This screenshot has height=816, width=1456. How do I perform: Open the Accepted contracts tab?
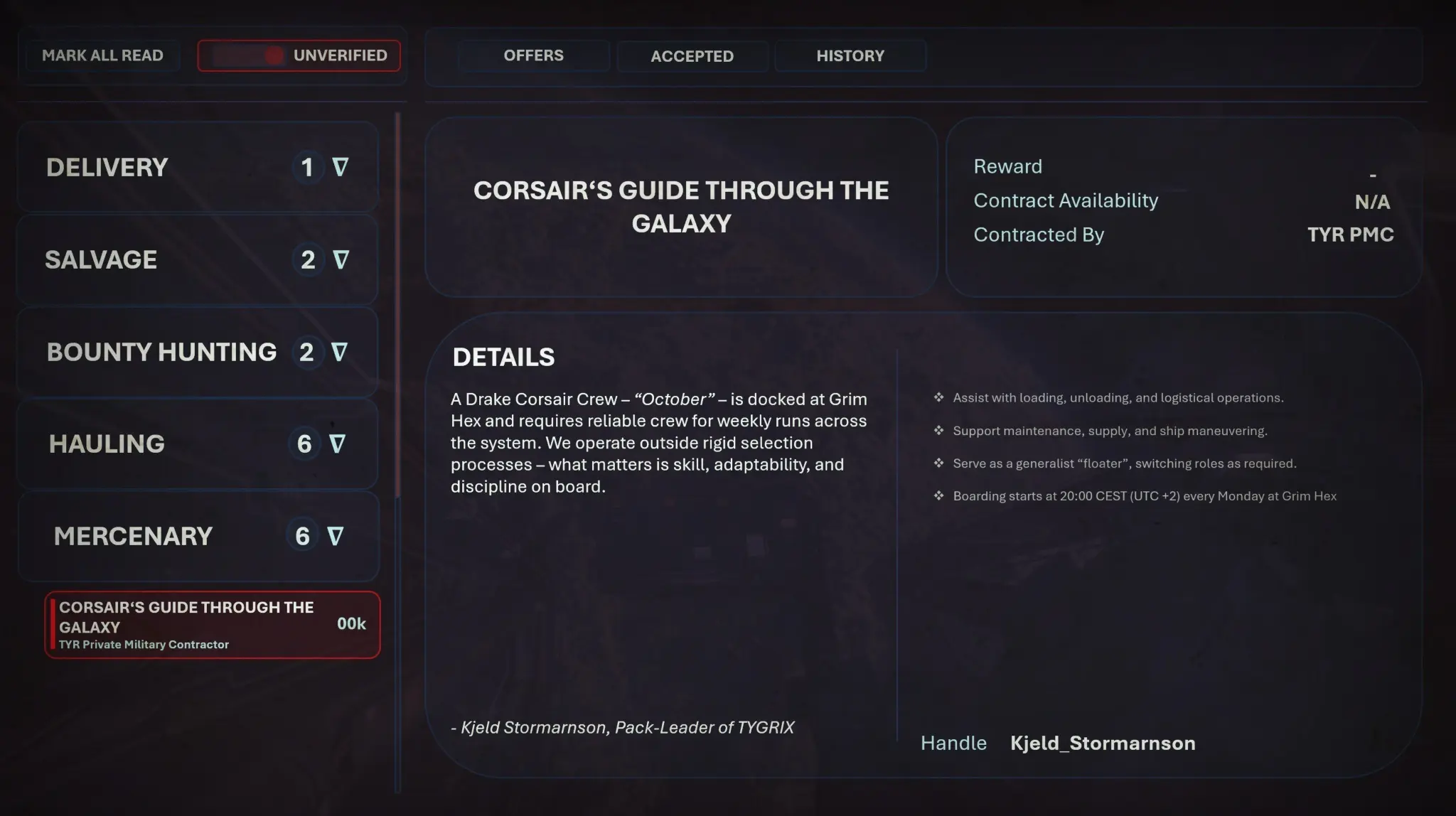(692, 56)
